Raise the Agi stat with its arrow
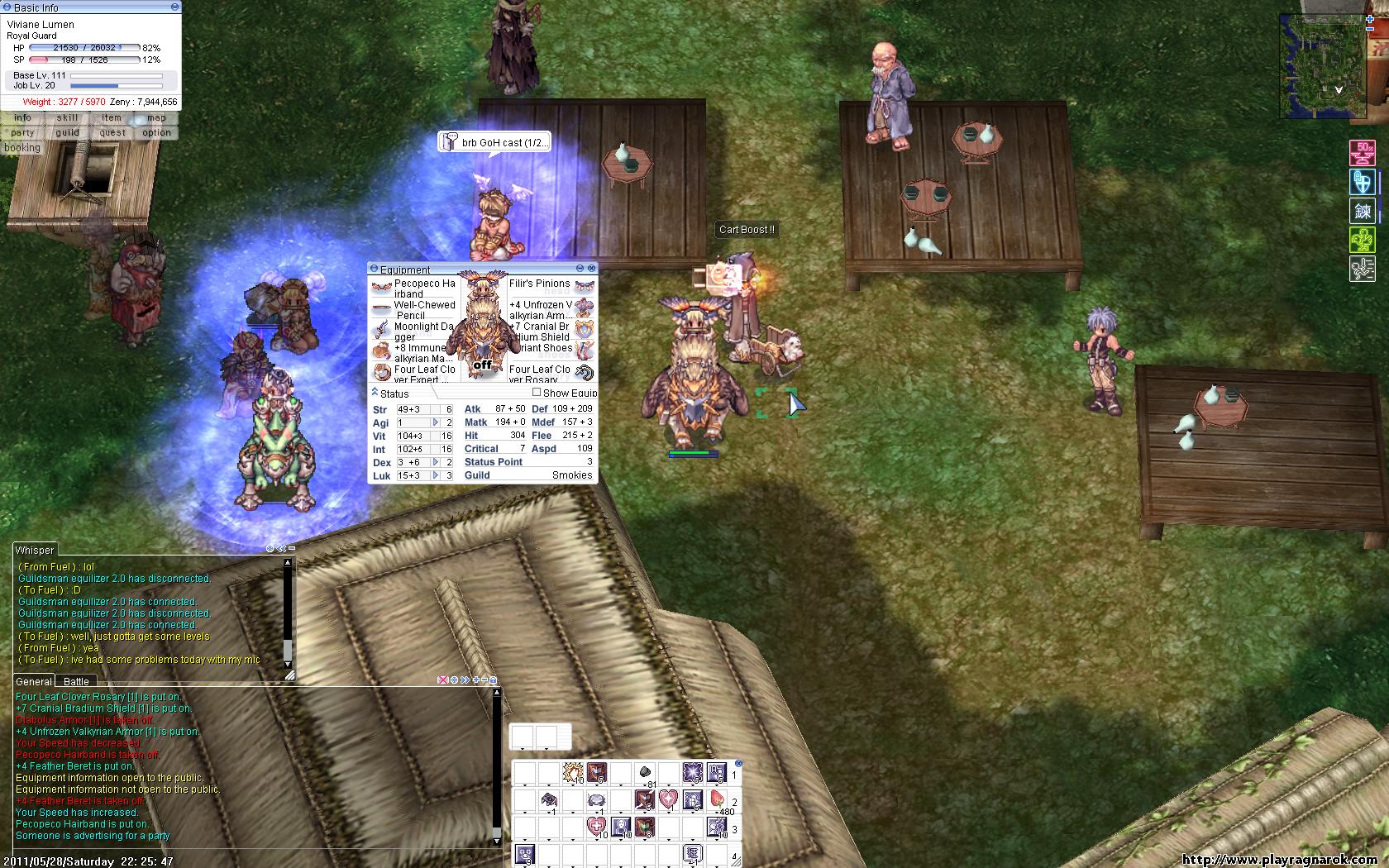The width and height of the screenshot is (1389, 868). 436,422
